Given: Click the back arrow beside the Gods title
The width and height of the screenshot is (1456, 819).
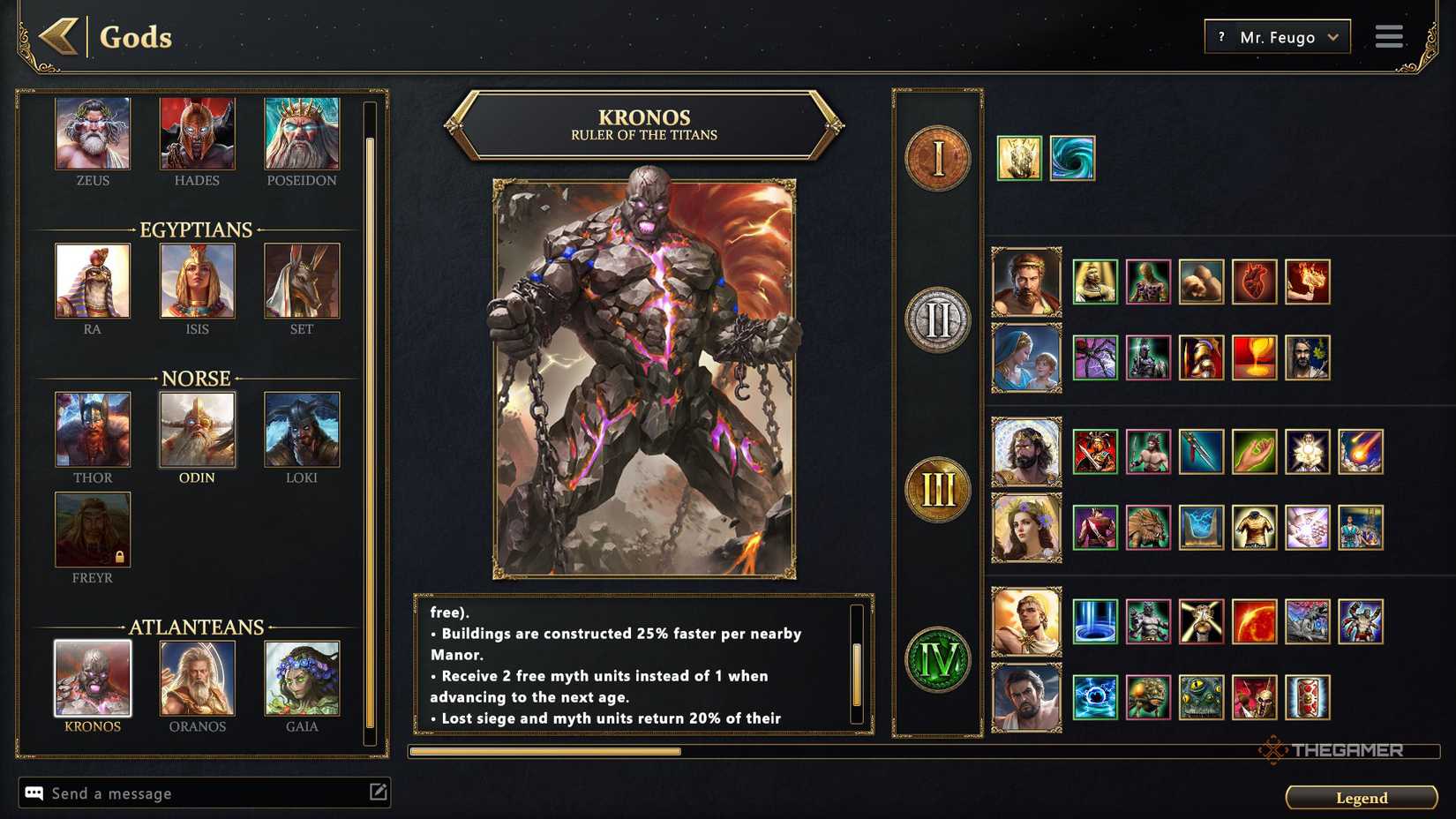Looking at the screenshot, I should click(x=58, y=37).
